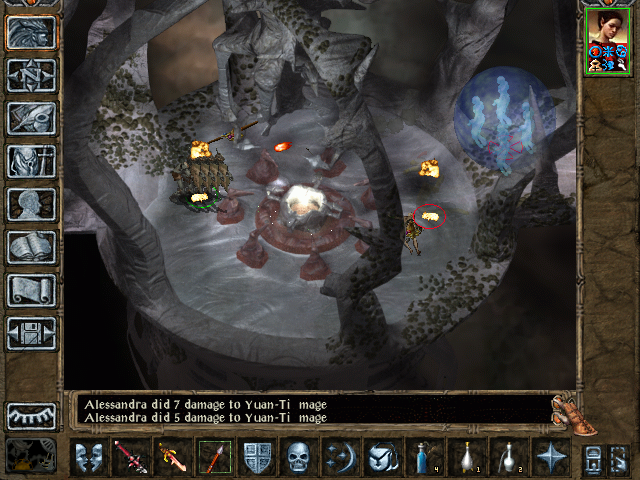Open the spellbook button
The image size is (640, 480).
tap(31, 247)
